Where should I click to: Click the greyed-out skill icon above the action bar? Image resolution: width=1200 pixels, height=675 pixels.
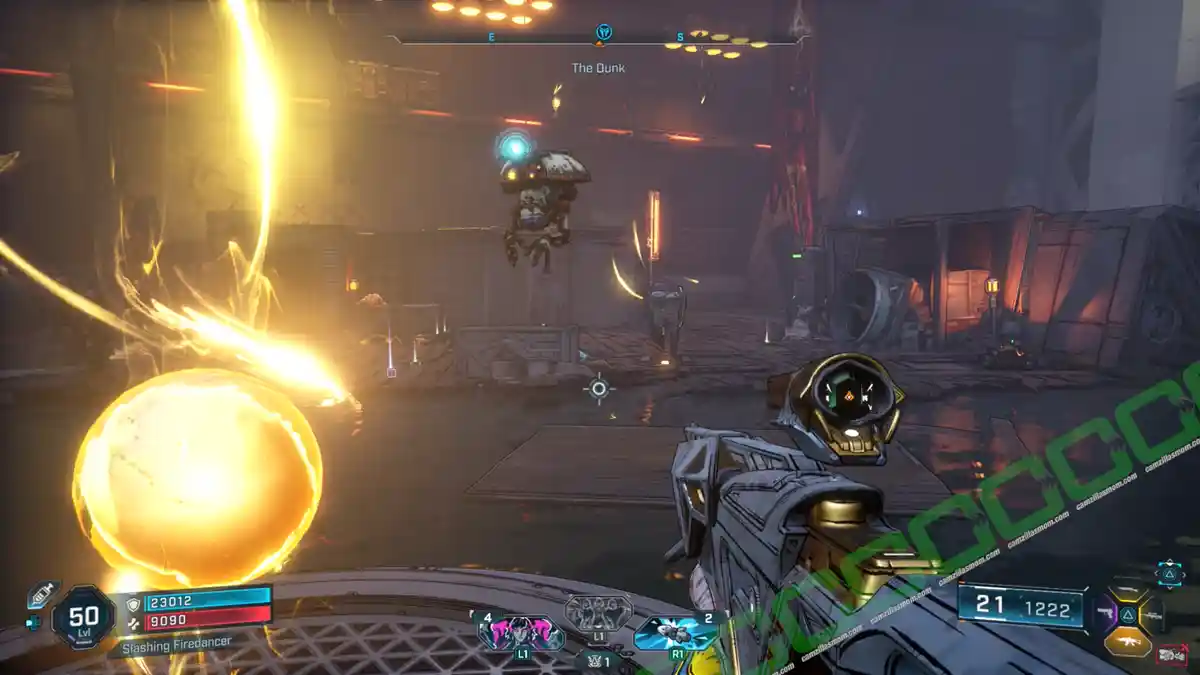598,611
